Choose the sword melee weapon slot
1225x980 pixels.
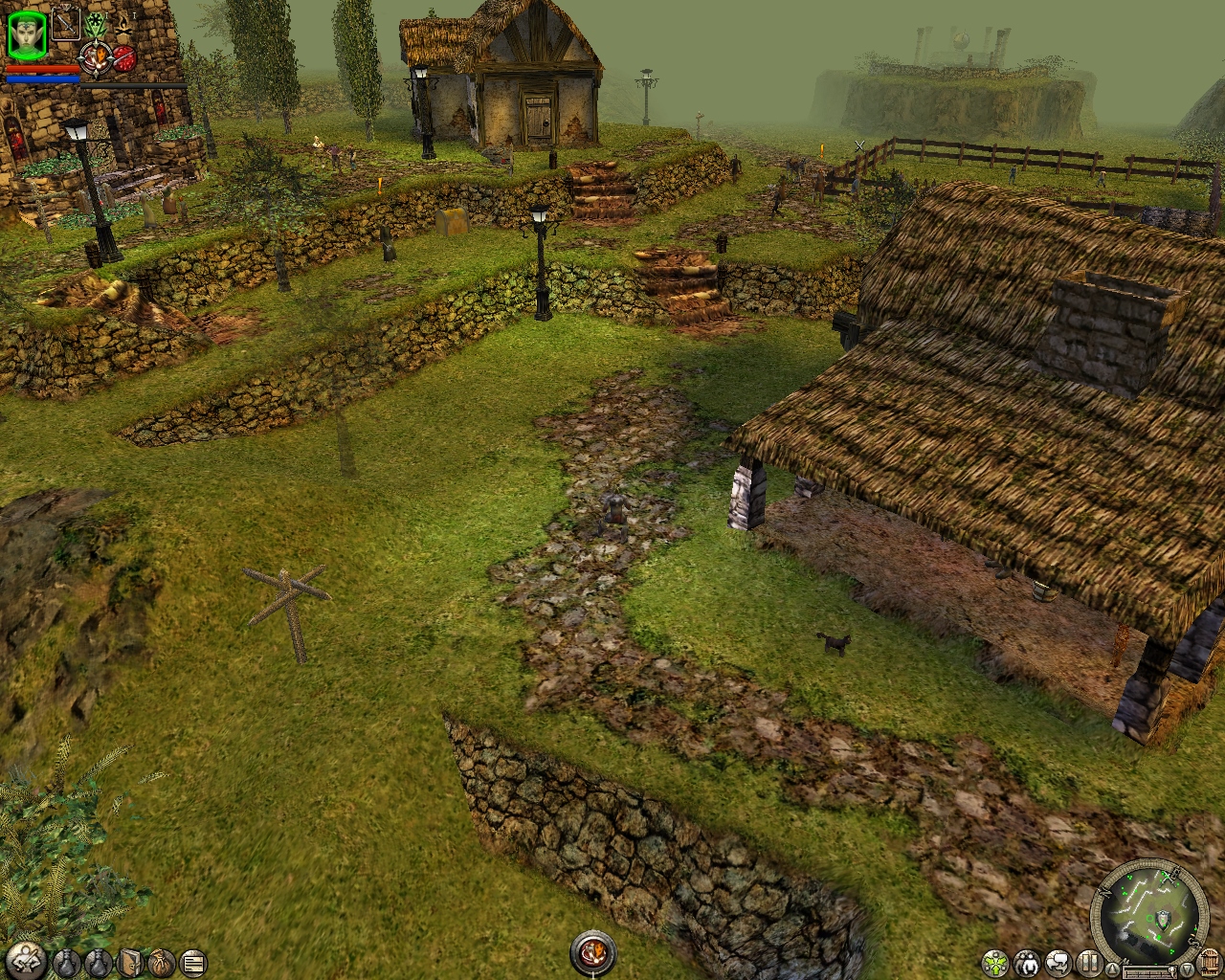[x=65, y=23]
